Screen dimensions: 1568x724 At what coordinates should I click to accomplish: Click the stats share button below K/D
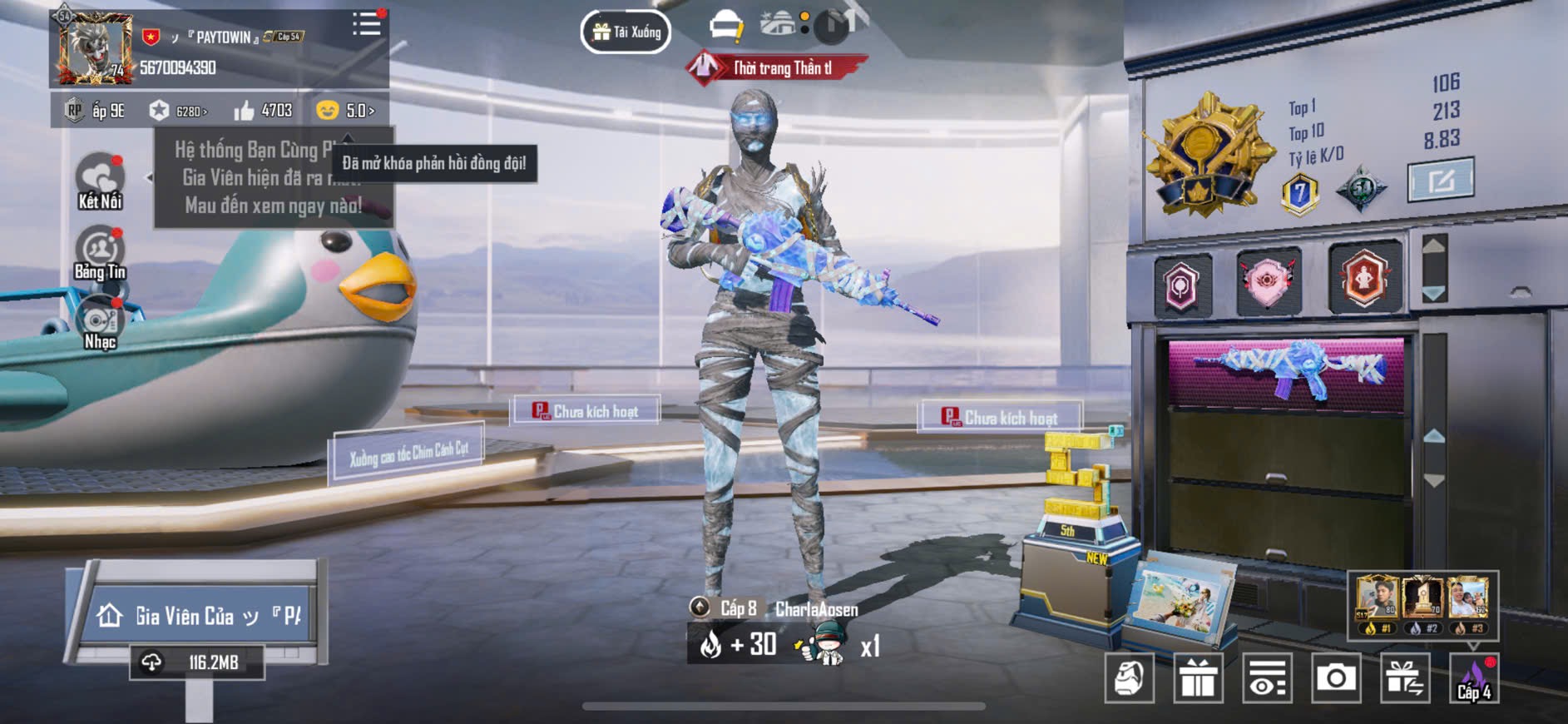click(x=1440, y=180)
